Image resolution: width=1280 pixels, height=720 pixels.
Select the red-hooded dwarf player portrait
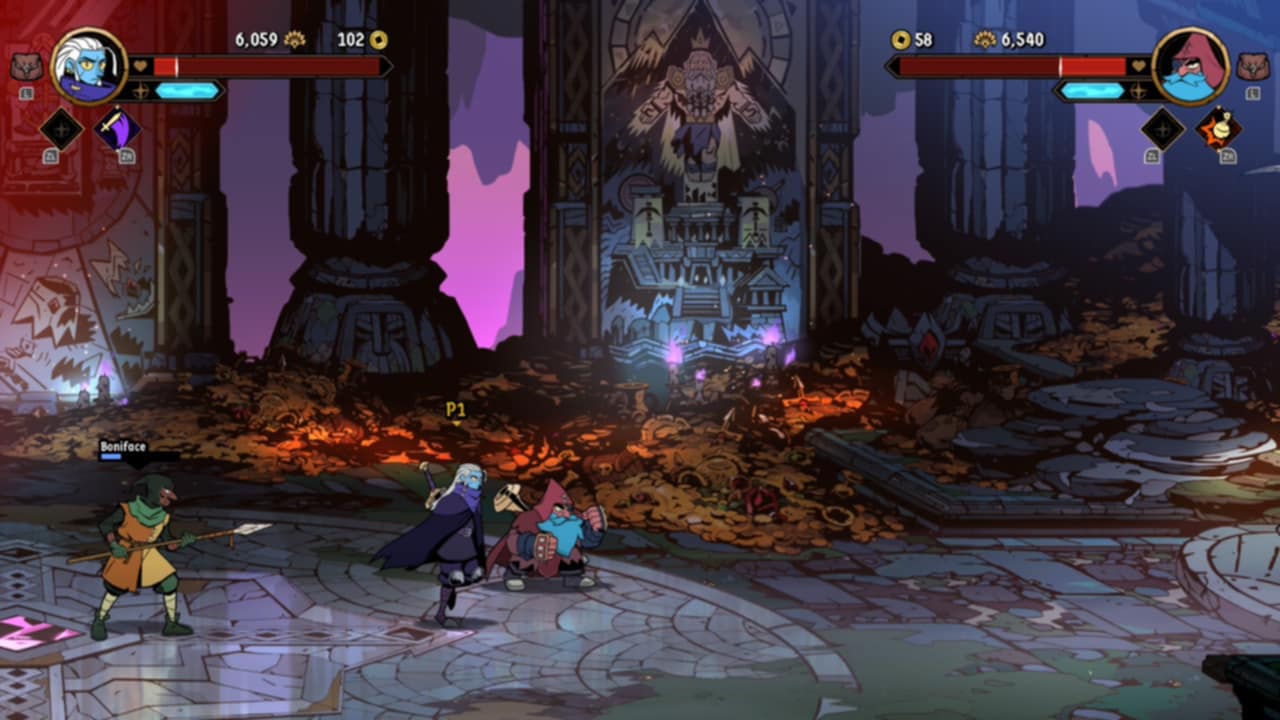click(x=1190, y=66)
